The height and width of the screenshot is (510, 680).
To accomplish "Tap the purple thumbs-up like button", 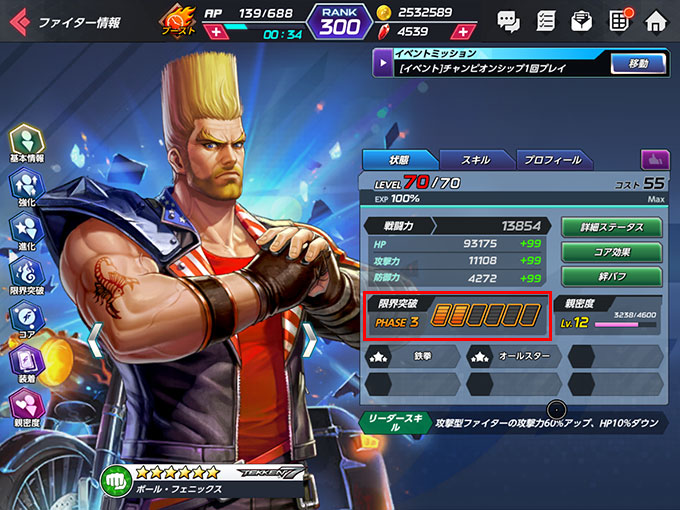I will [x=655, y=159].
